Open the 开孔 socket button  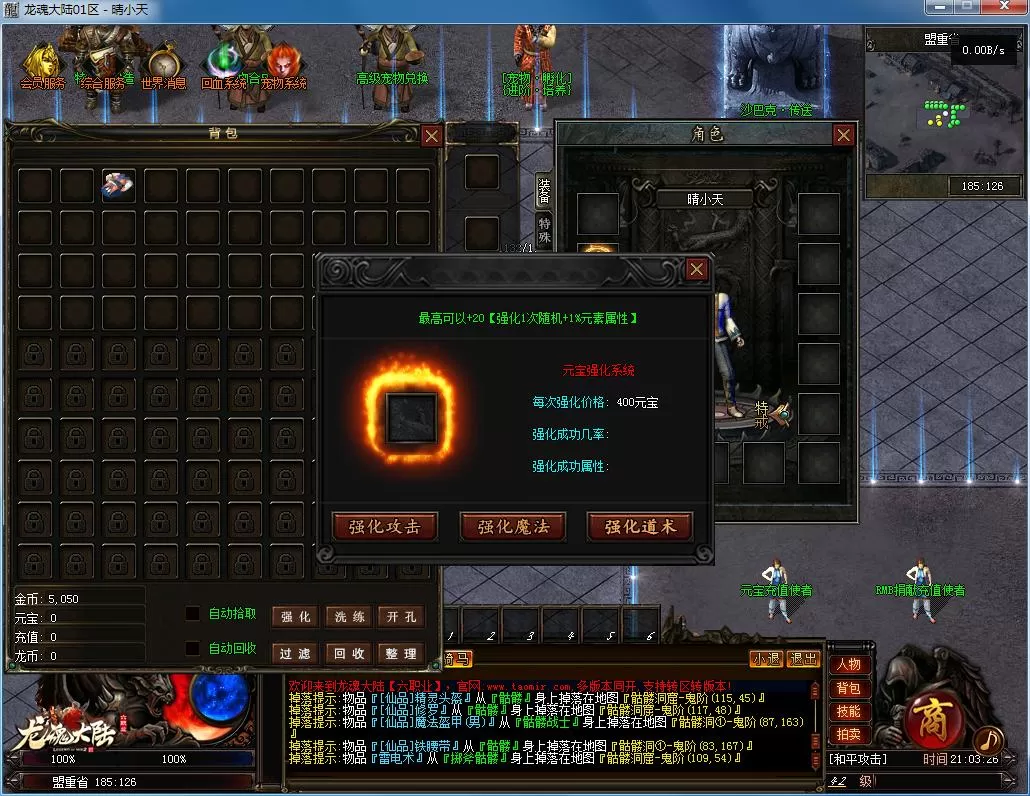401,617
